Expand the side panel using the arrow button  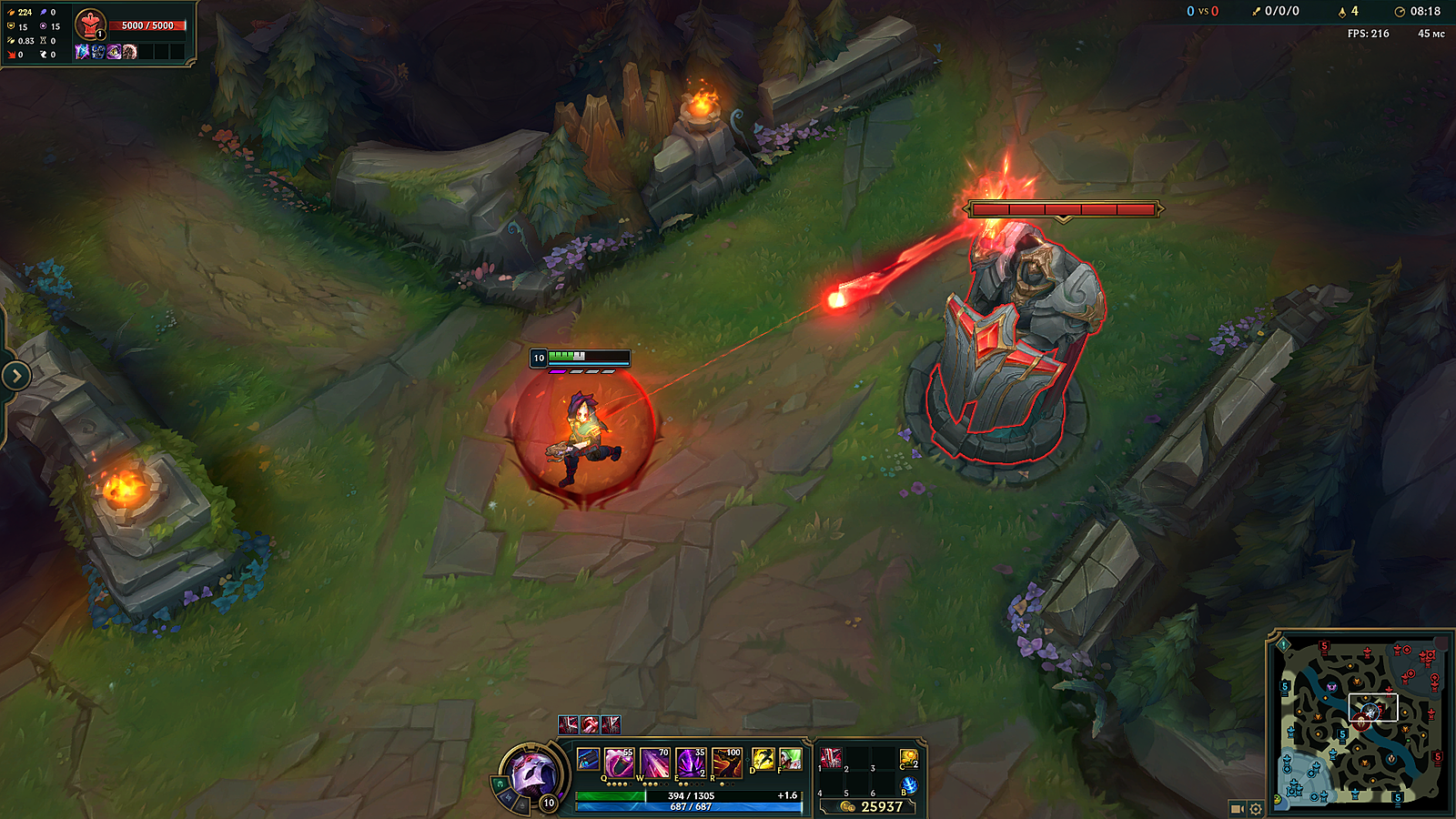15,375
